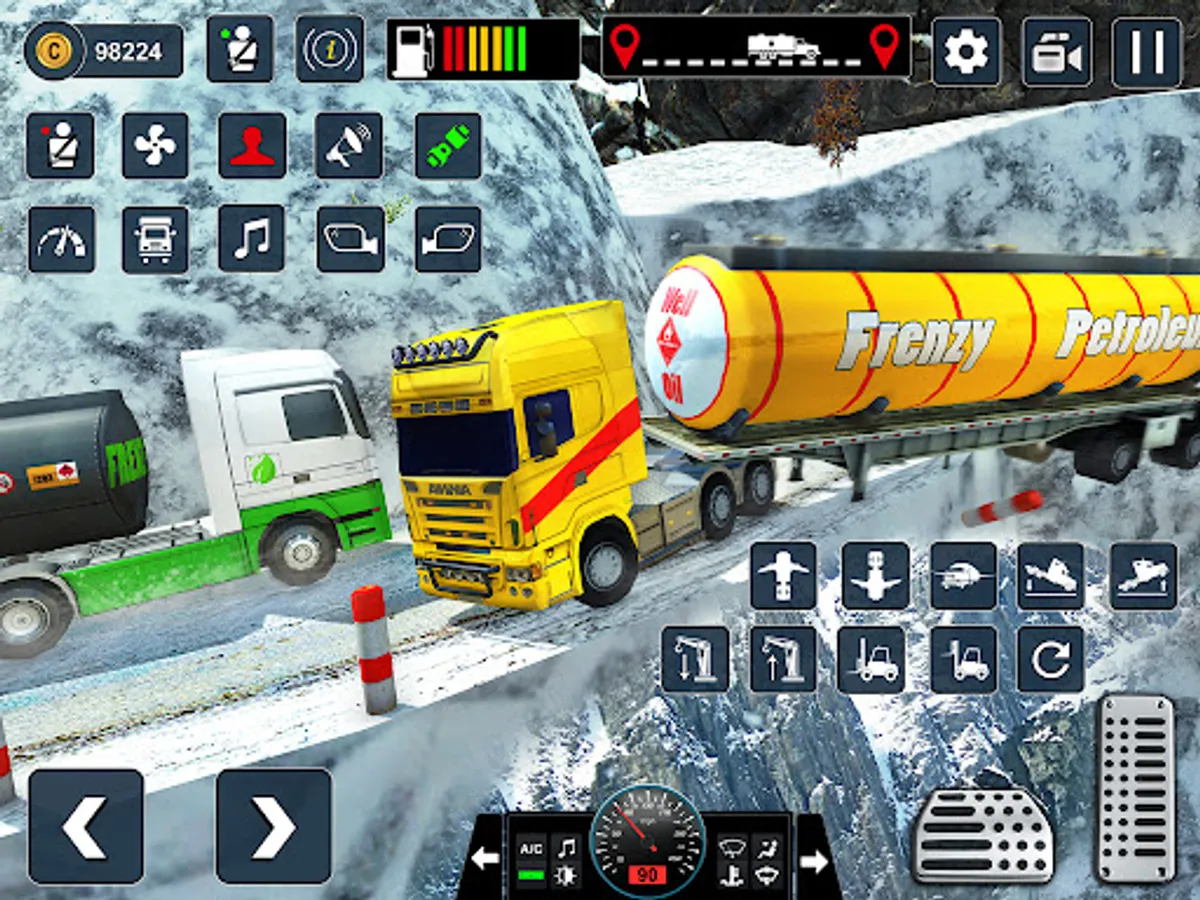Tap the tall gas pedal
Viewport: 1200px width, 900px height.
coord(1135,788)
